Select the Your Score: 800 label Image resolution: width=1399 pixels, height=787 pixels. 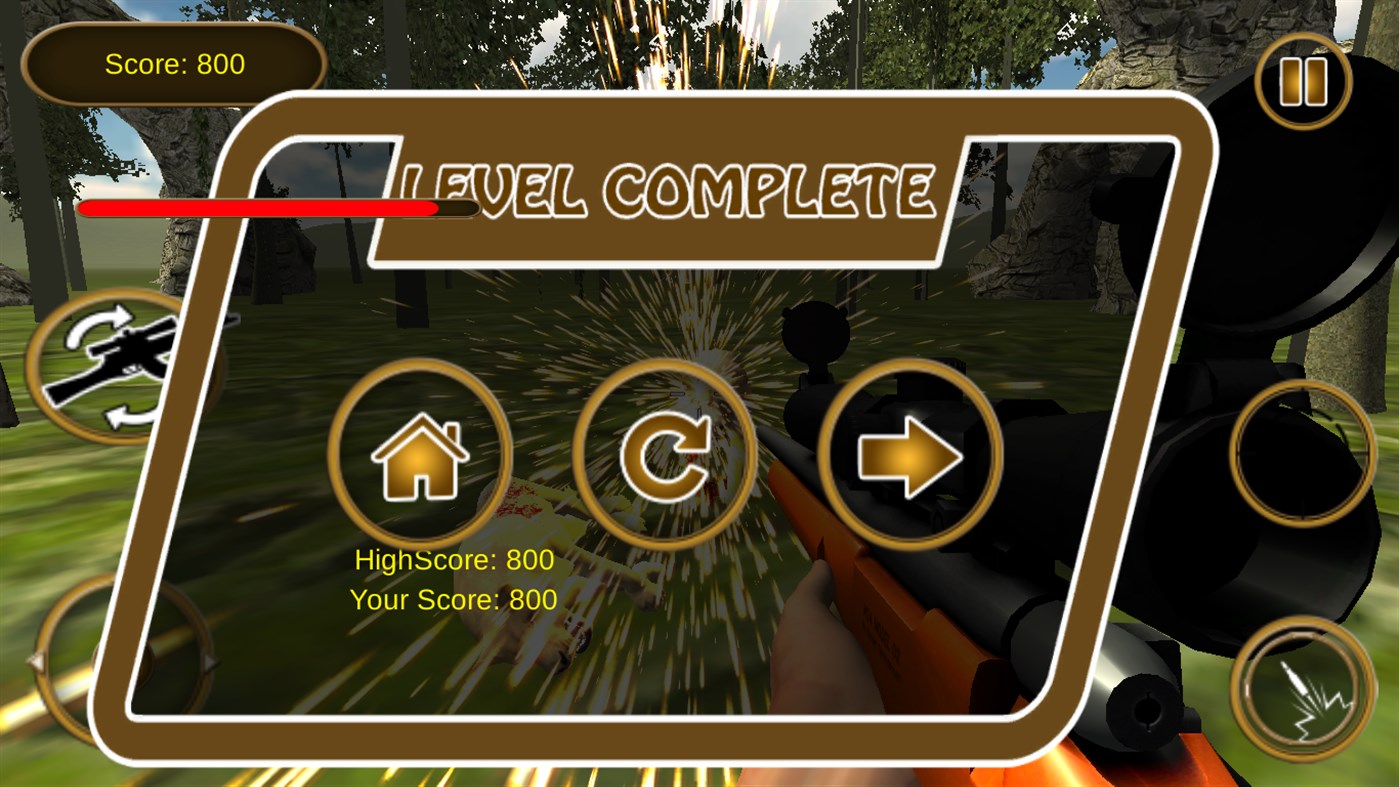pos(452,600)
